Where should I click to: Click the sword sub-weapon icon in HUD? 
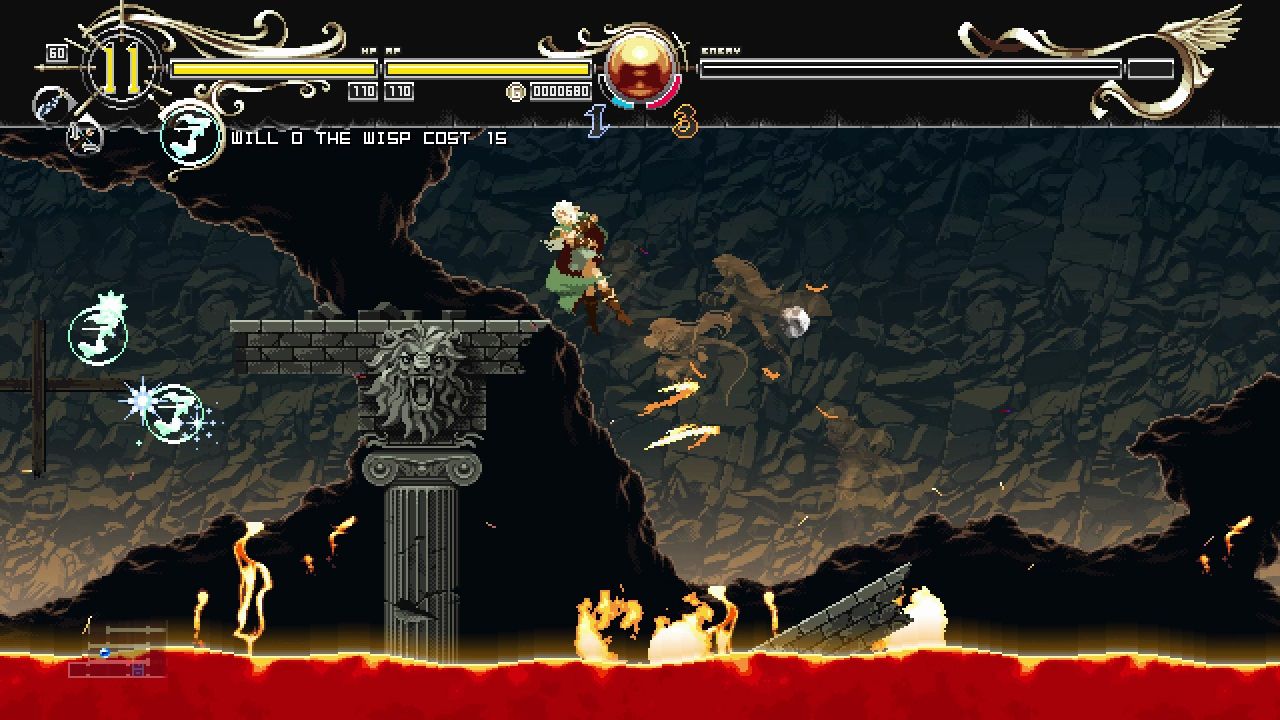(84, 137)
